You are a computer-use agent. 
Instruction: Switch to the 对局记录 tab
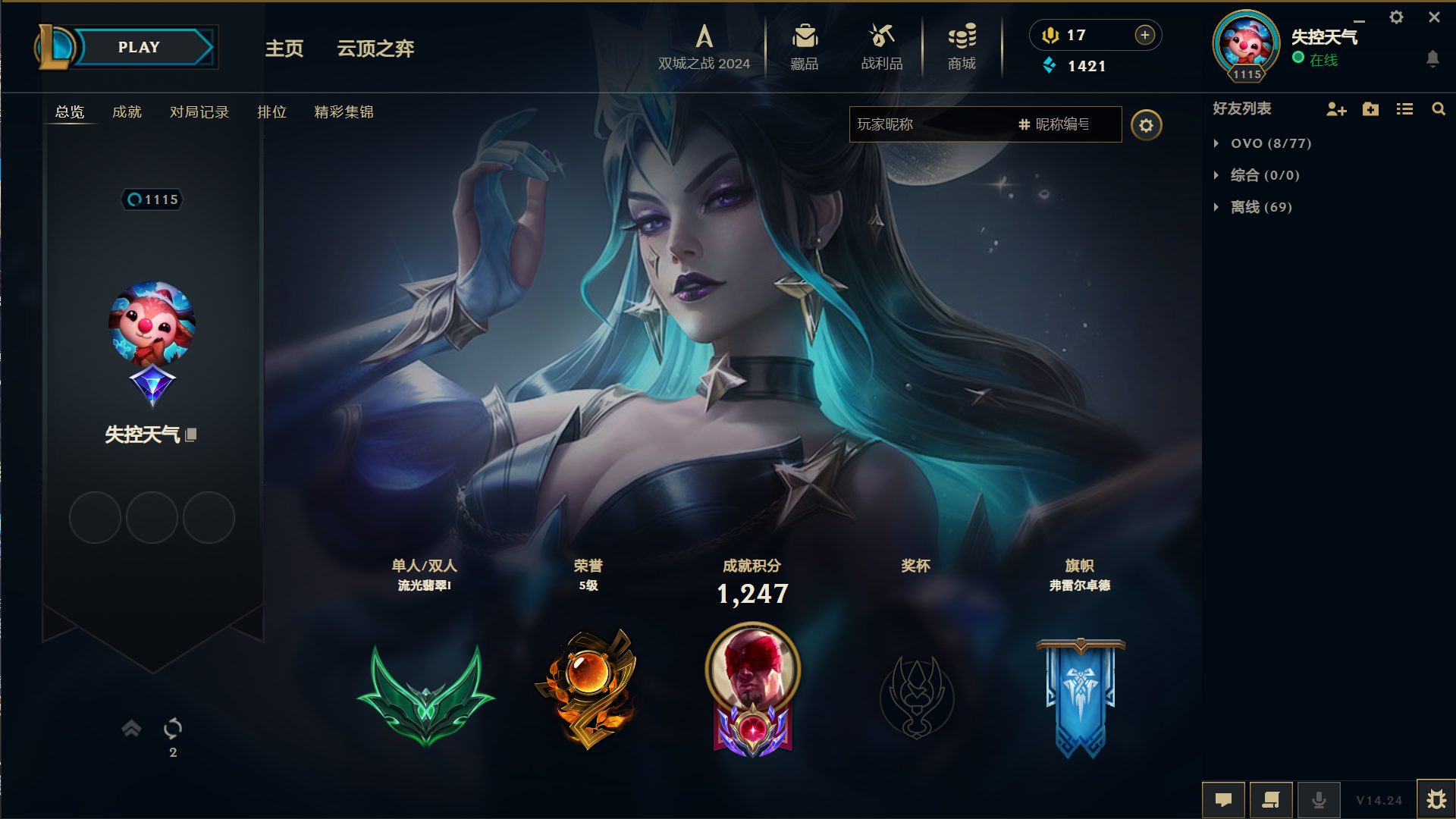click(199, 112)
